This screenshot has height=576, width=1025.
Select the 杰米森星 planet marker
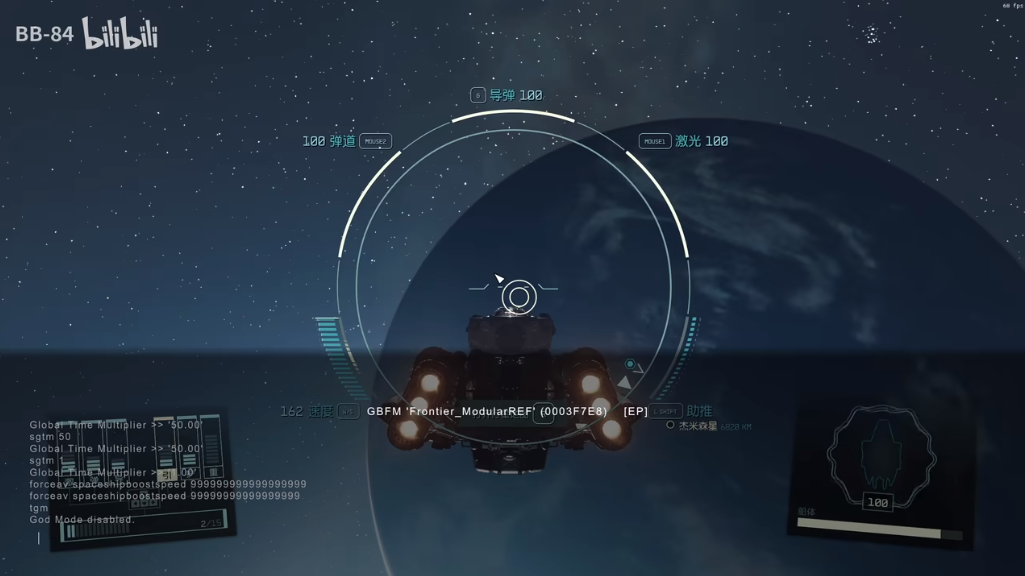(670, 425)
